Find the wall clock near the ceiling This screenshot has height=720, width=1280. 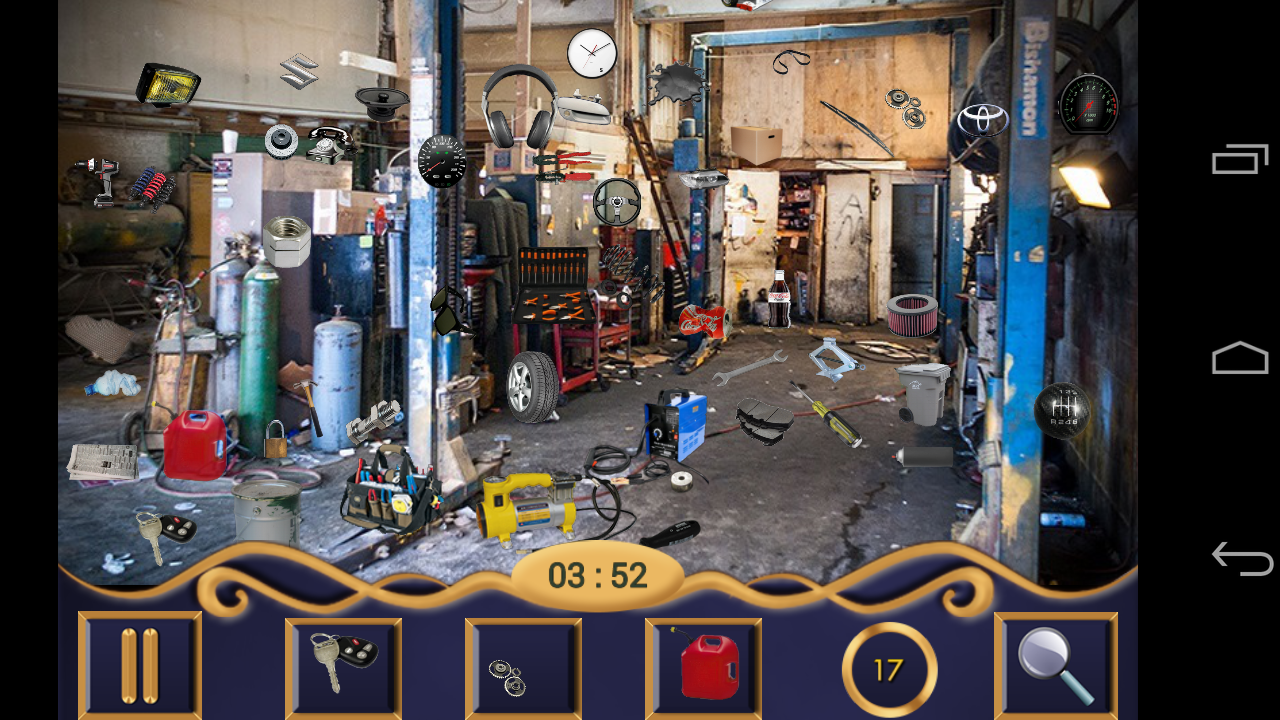pos(592,55)
